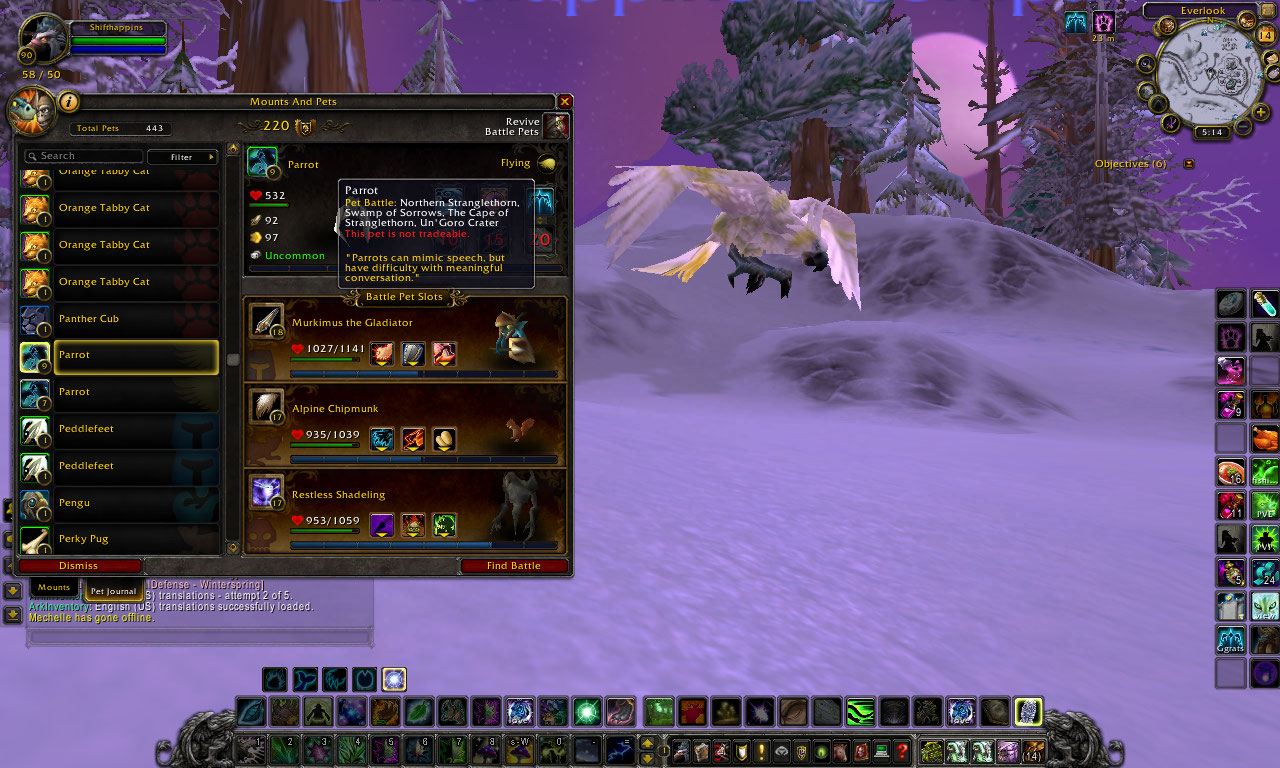
Task: Toggle the favorite marker next to Flying
Action: [x=546, y=164]
